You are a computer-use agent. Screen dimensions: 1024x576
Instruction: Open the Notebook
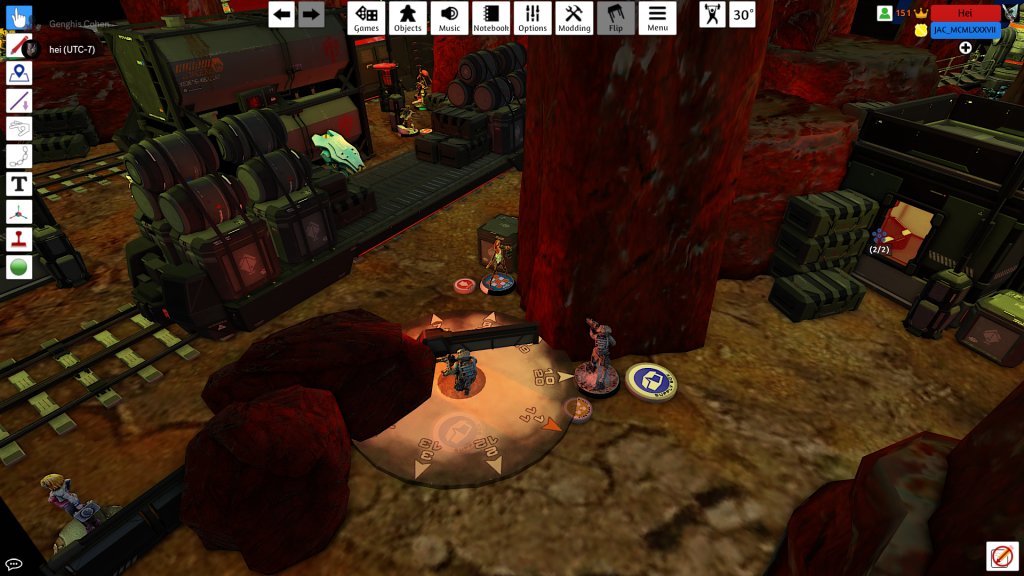(491, 18)
